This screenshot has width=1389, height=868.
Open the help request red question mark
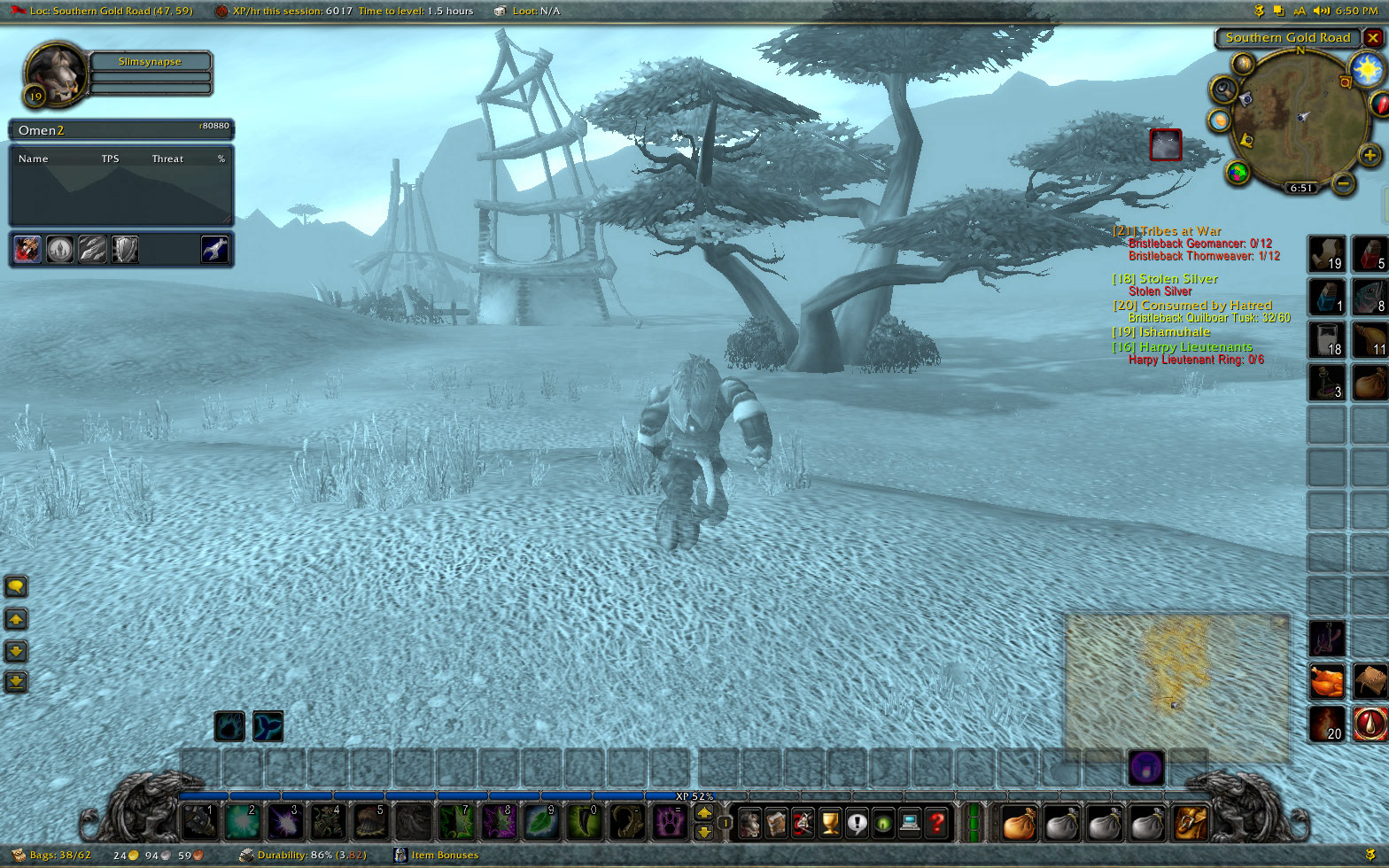936,823
